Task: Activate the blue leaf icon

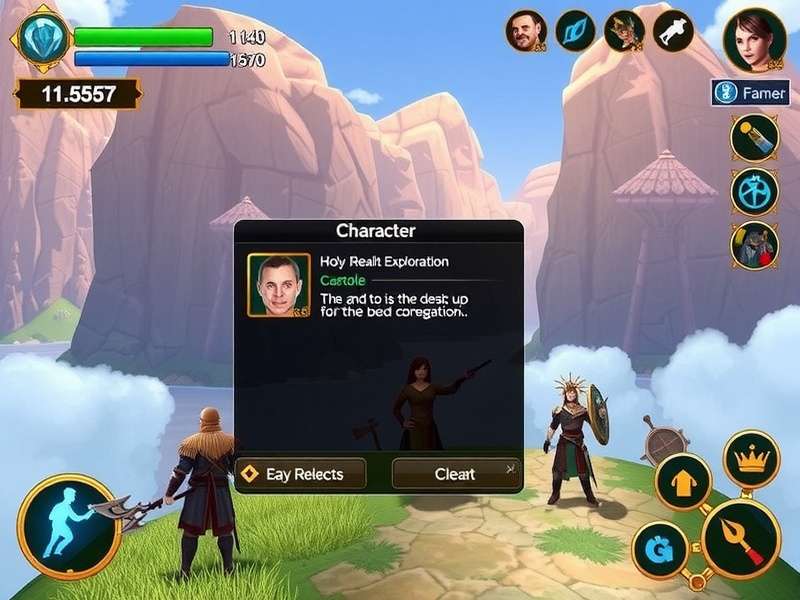Action: (x=575, y=31)
